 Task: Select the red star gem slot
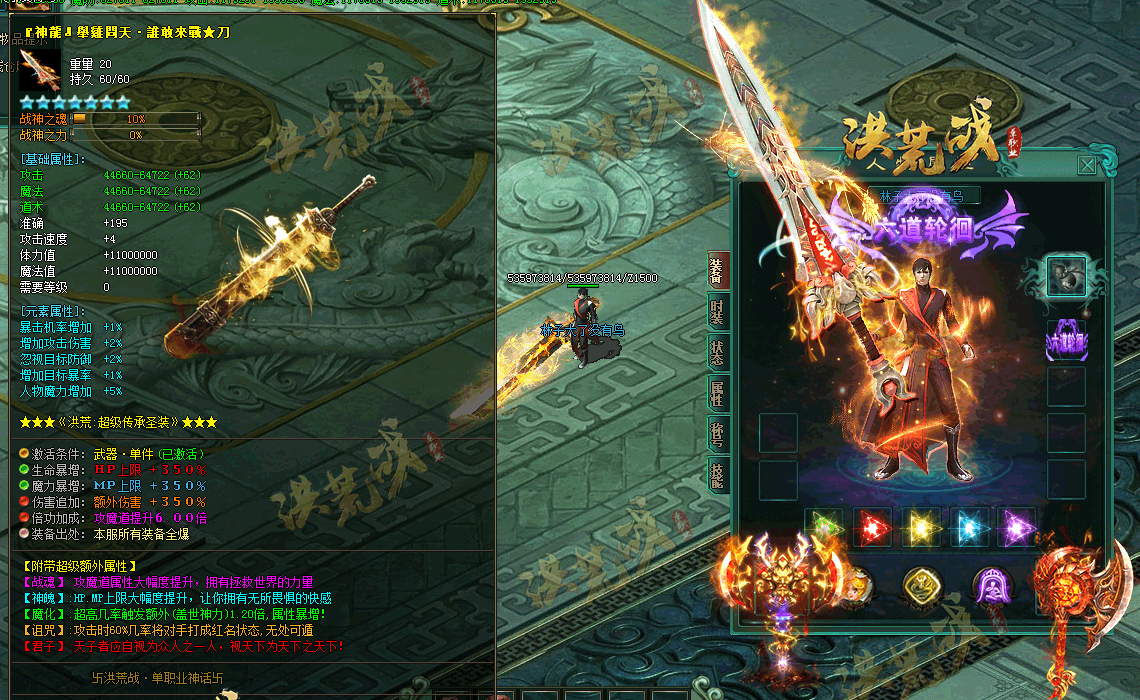click(x=872, y=527)
